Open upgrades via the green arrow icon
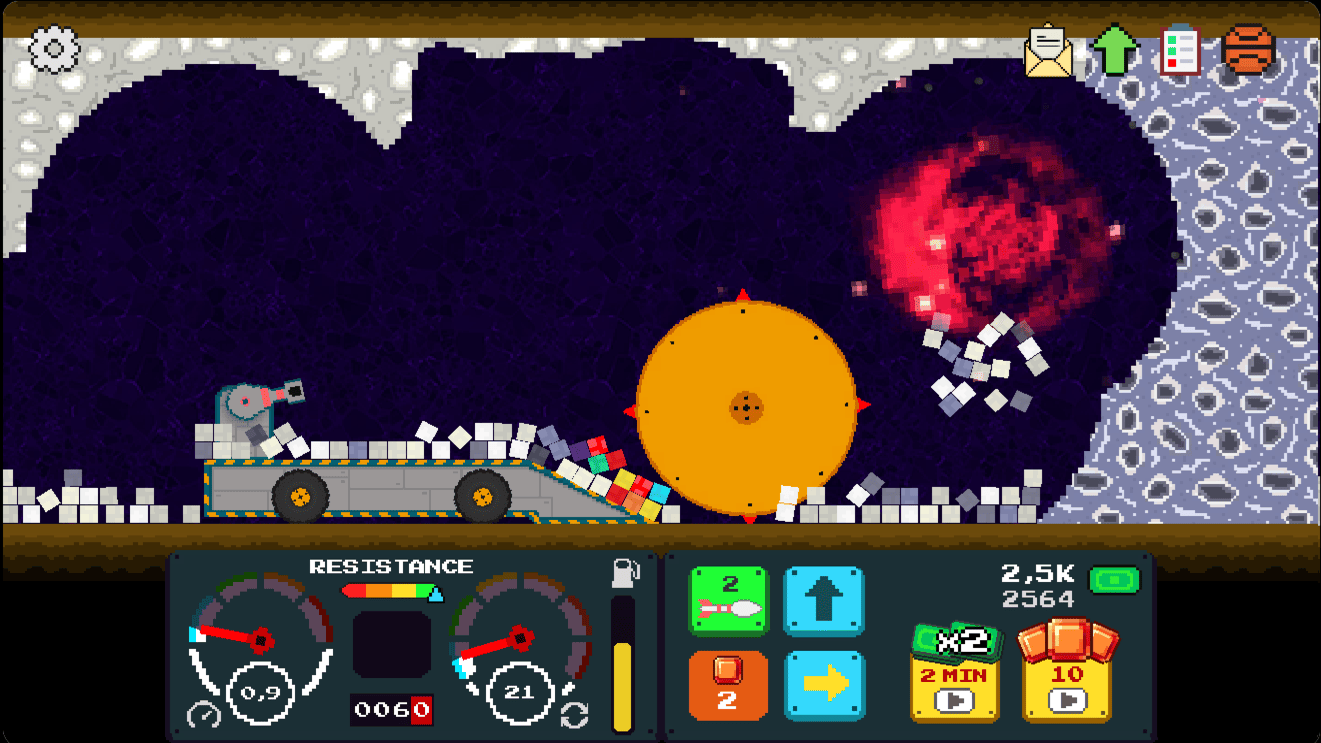Screen dimensions: 1321x743 [1116, 50]
